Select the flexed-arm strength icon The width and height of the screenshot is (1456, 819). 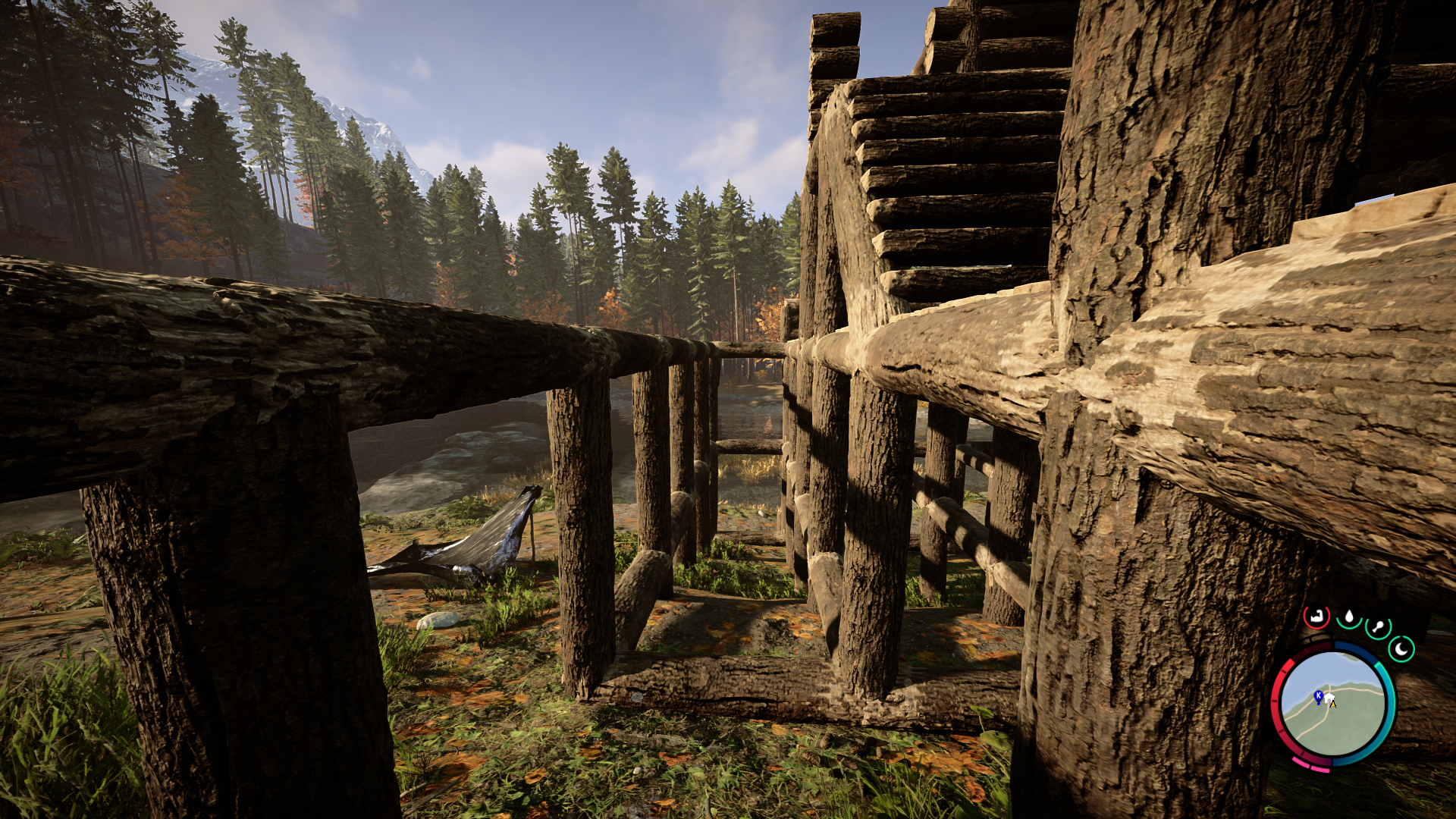pos(1316,617)
